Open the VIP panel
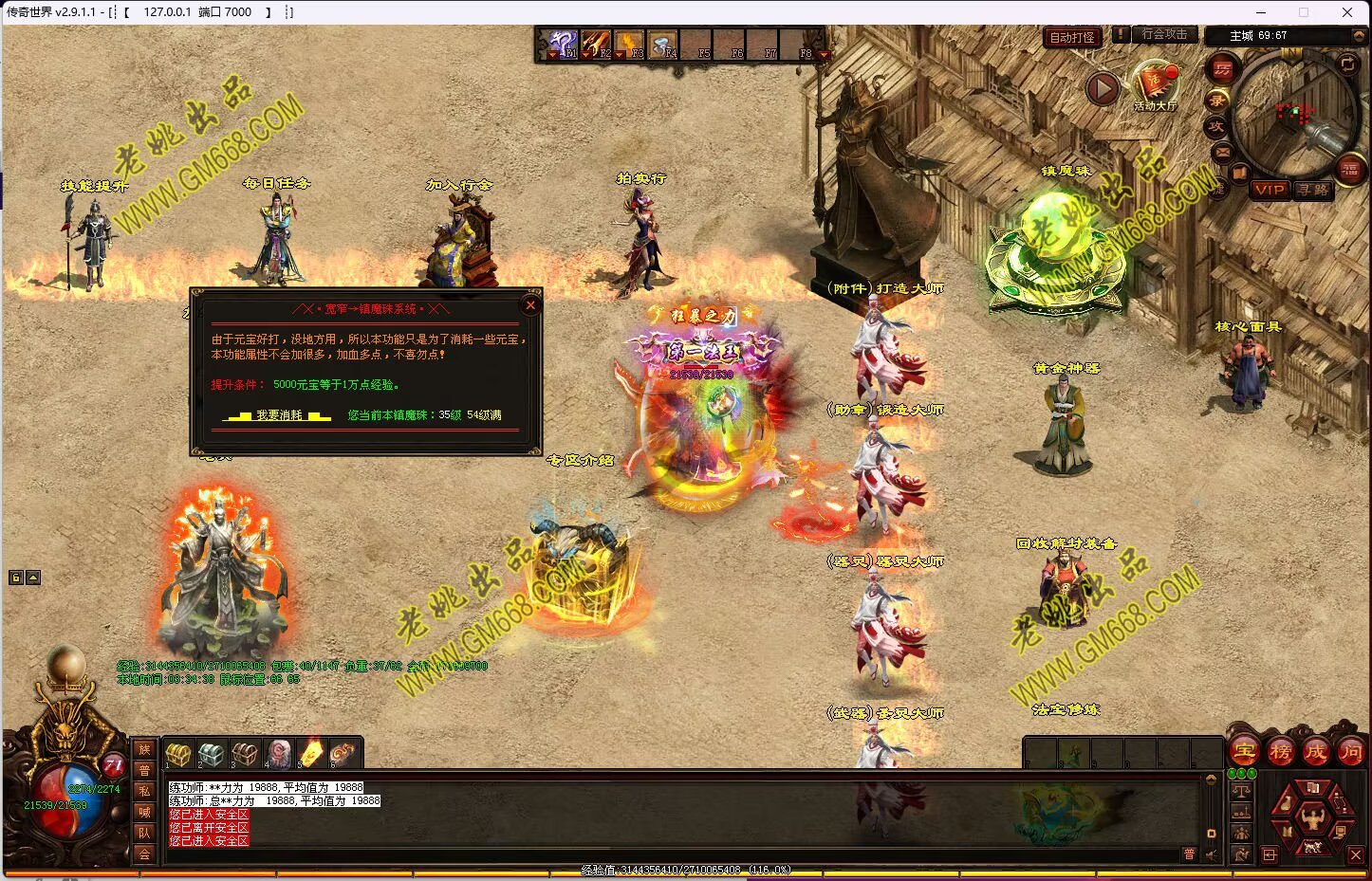Viewport: 1372px width, 881px height. coord(1269,190)
